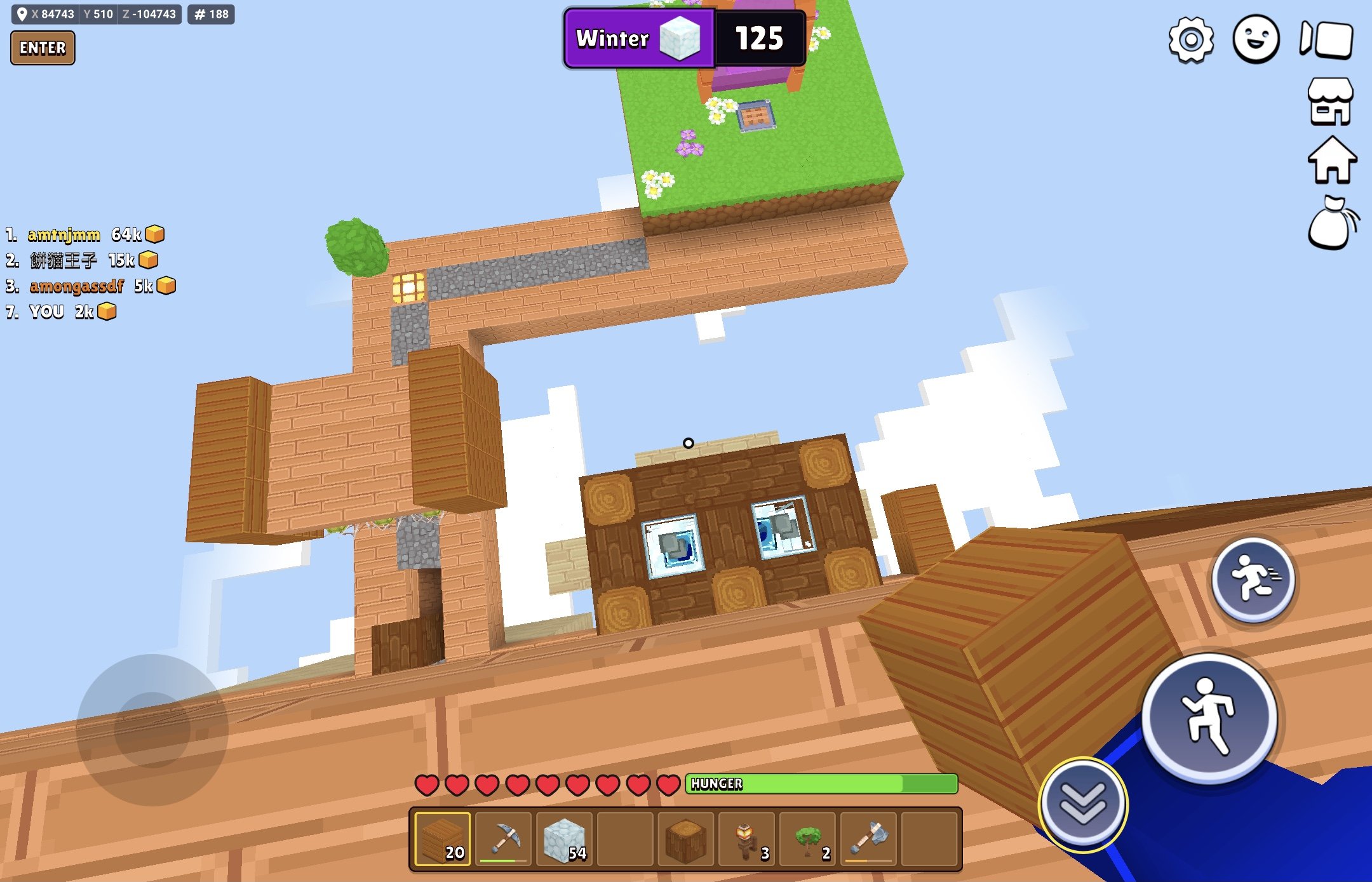The height and width of the screenshot is (882, 1372).
Task: Click the Winter season block counter
Action: [x=684, y=38]
